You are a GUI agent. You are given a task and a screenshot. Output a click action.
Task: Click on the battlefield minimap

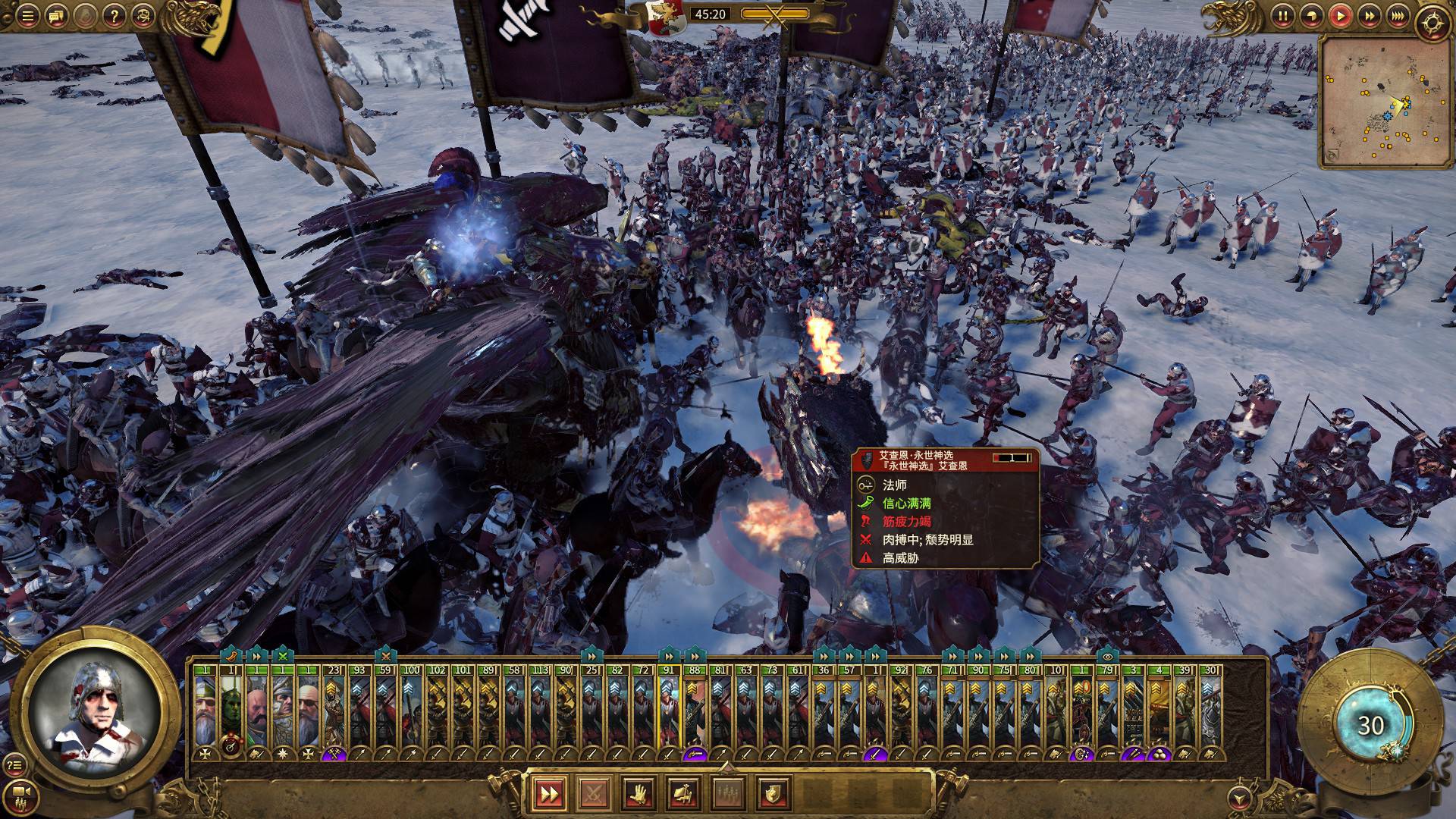[1371, 102]
